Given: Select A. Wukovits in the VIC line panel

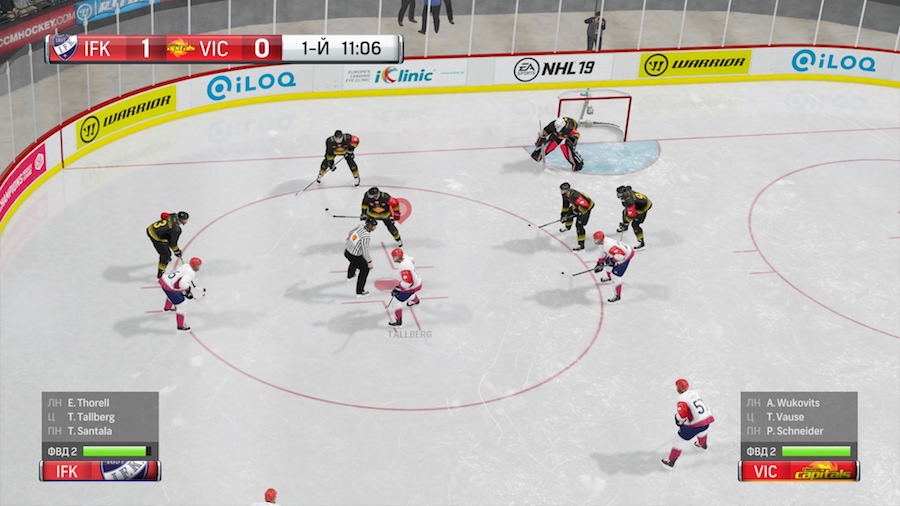Looking at the screenshot, I should point(792,403).
